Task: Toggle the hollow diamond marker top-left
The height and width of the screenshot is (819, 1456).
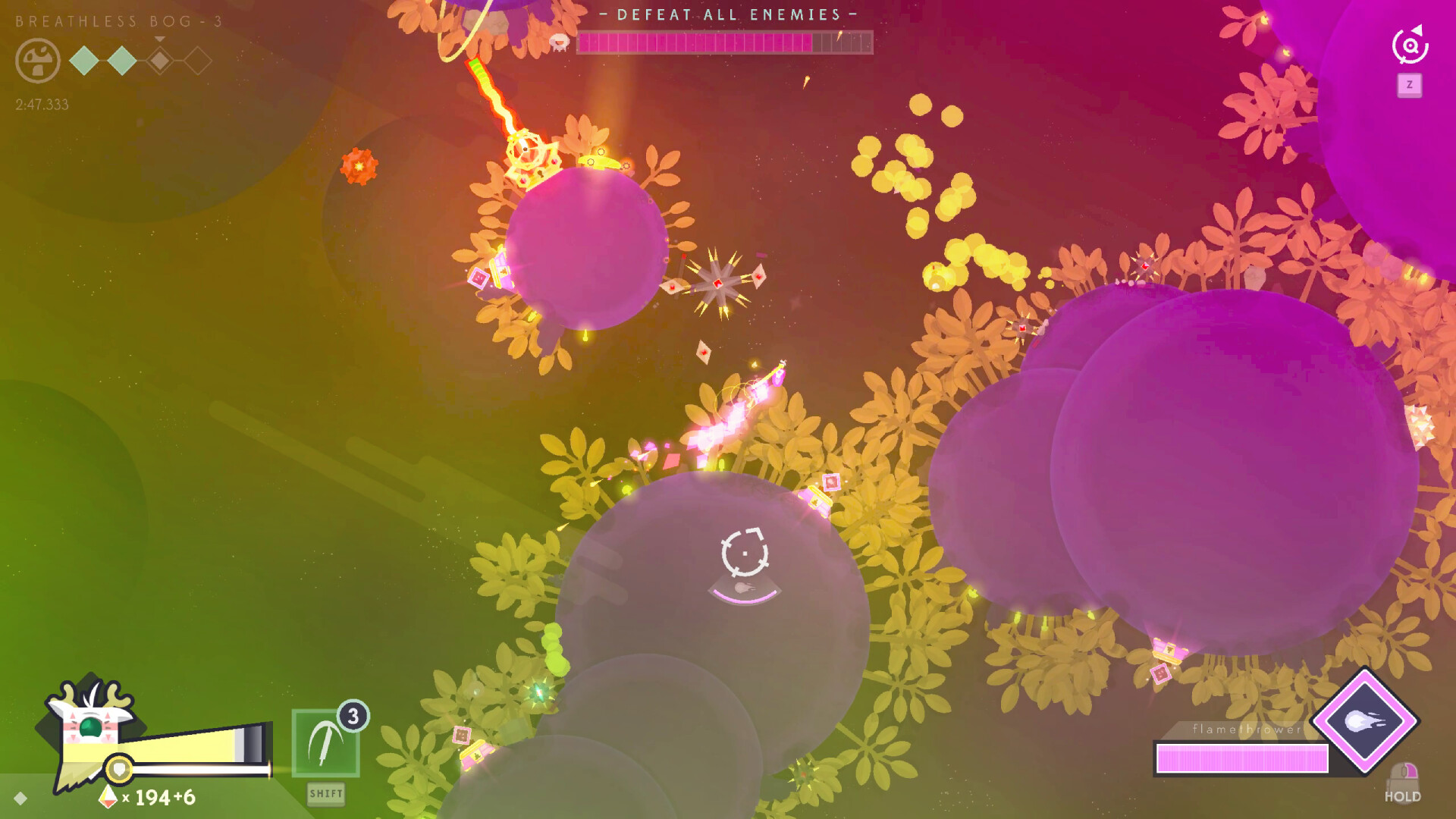Action: (199, 60)
